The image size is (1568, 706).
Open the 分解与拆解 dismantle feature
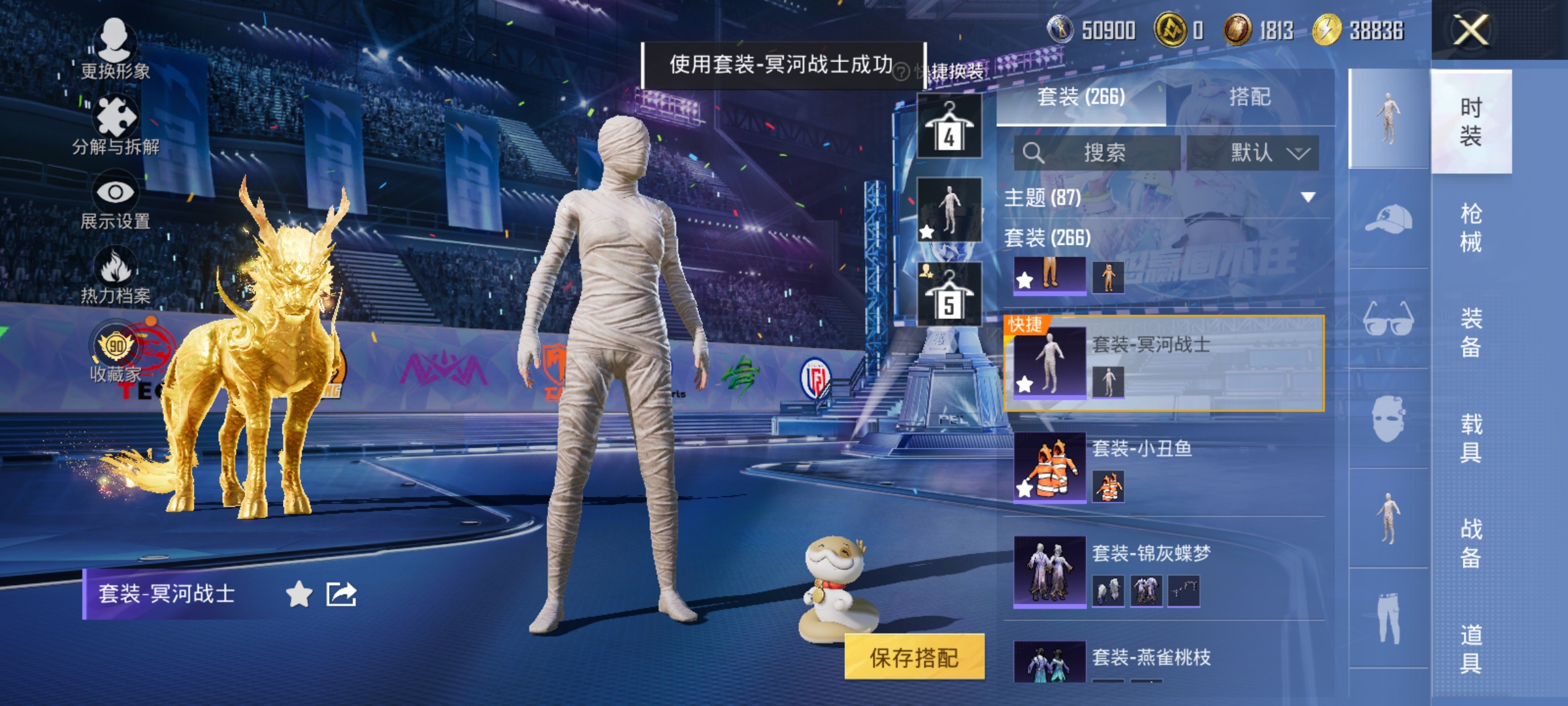point(116,118)
